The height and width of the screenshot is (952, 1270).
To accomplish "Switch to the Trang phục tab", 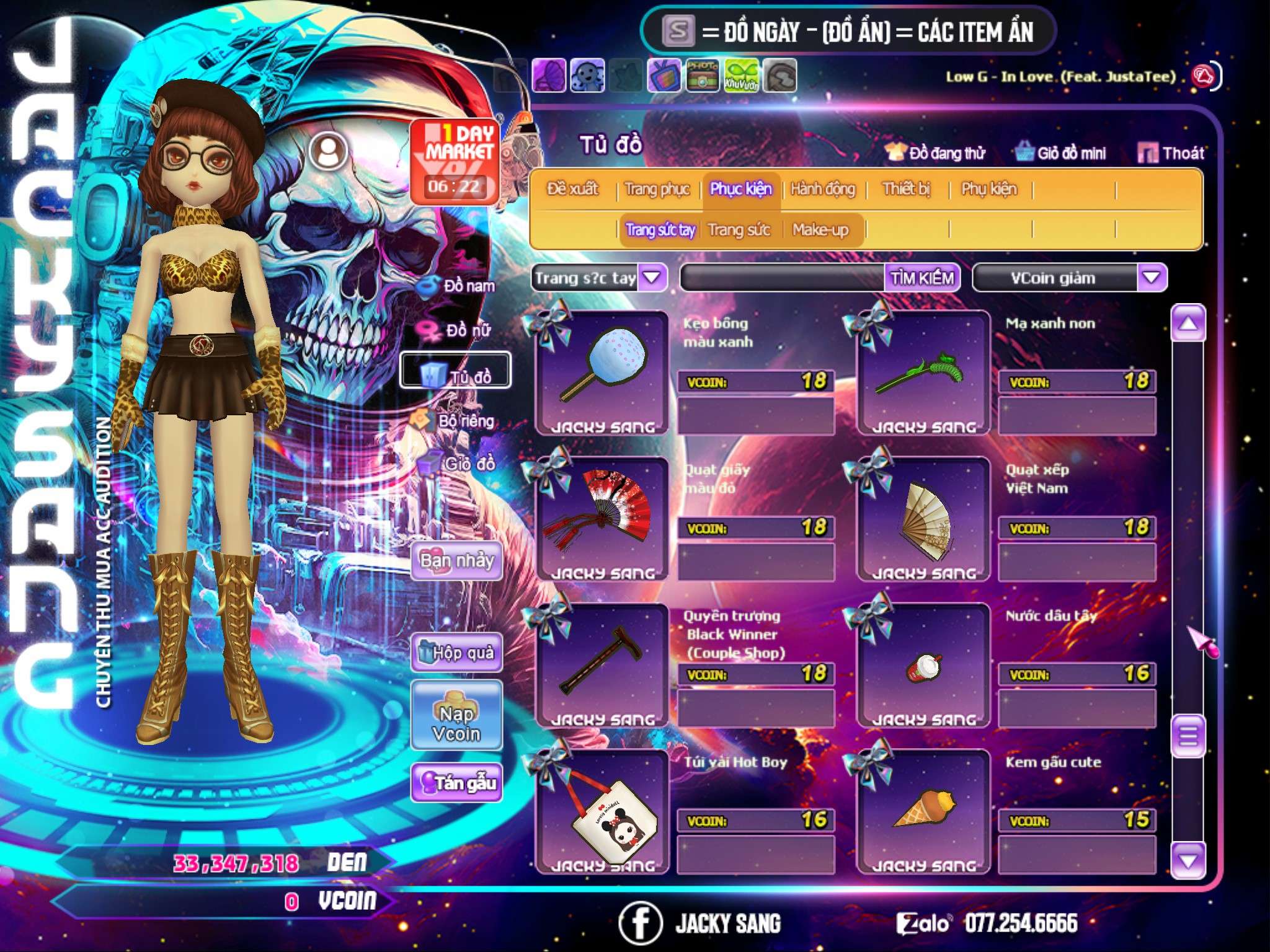I will tap(657, 189).
